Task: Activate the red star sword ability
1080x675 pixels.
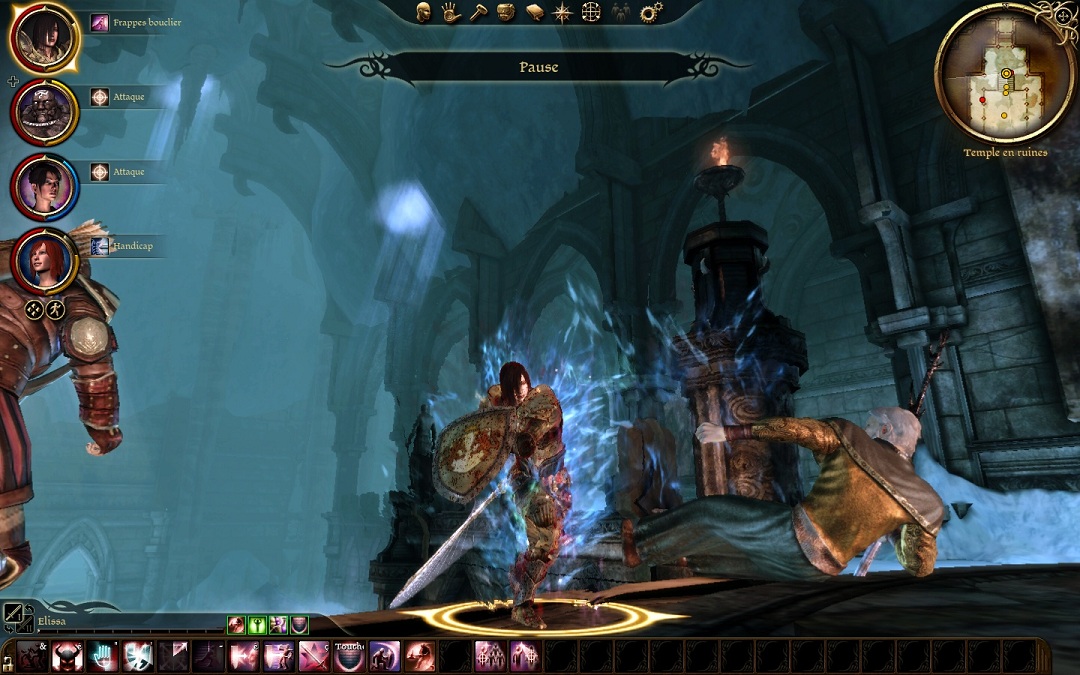Action: point(314,656)
